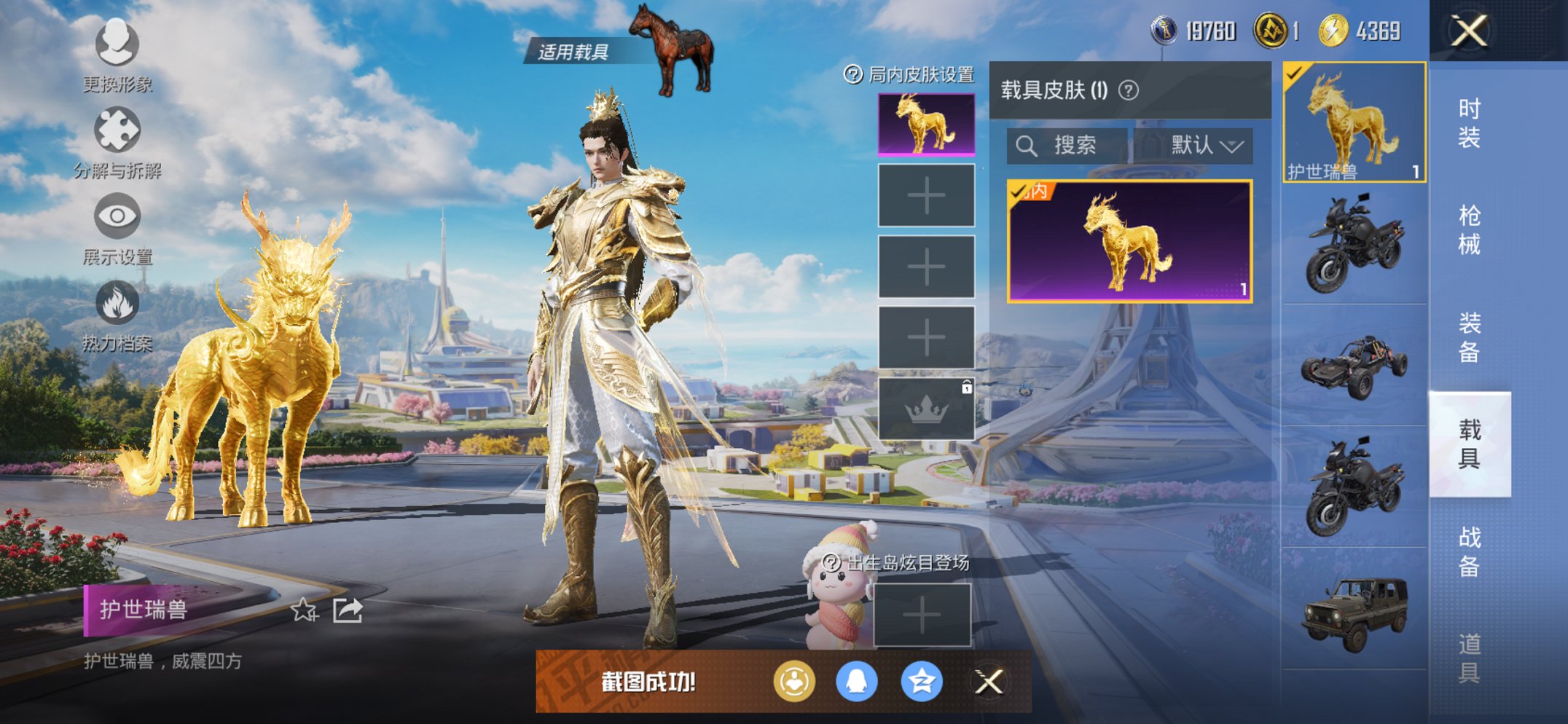Open the 更换形象 change appearance icon
The image size is (1568, 724).
[117, 45]
